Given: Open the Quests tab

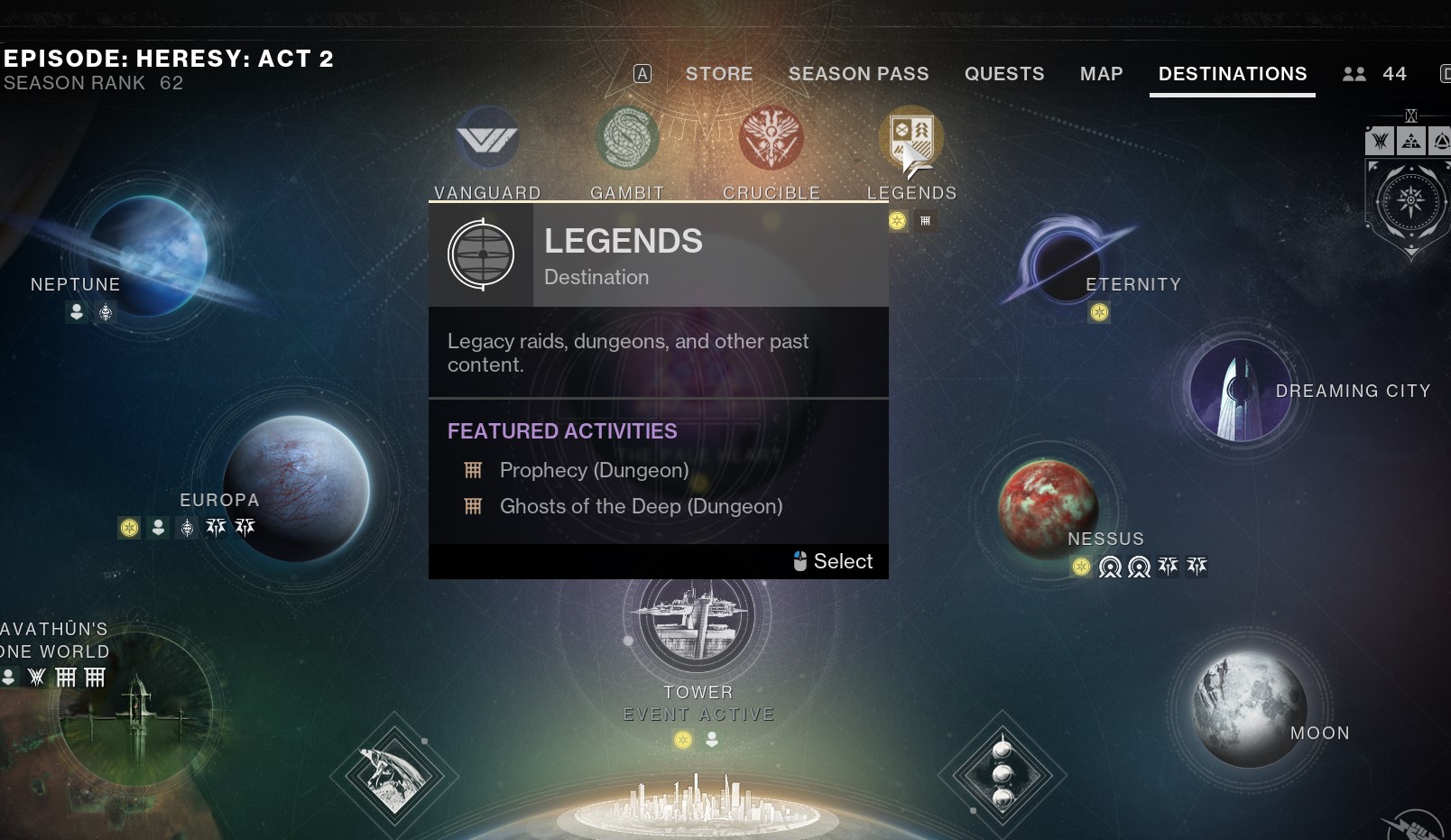Looking at the screenshot, I should [x=1003, y=74].
